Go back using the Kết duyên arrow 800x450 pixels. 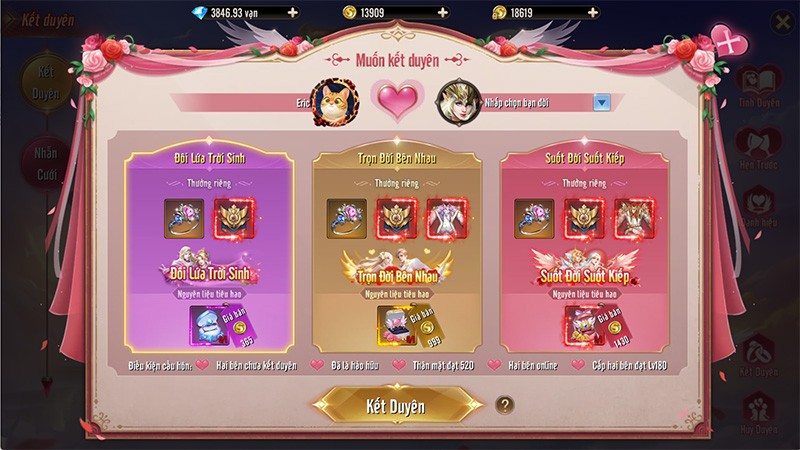coord(12,19)
